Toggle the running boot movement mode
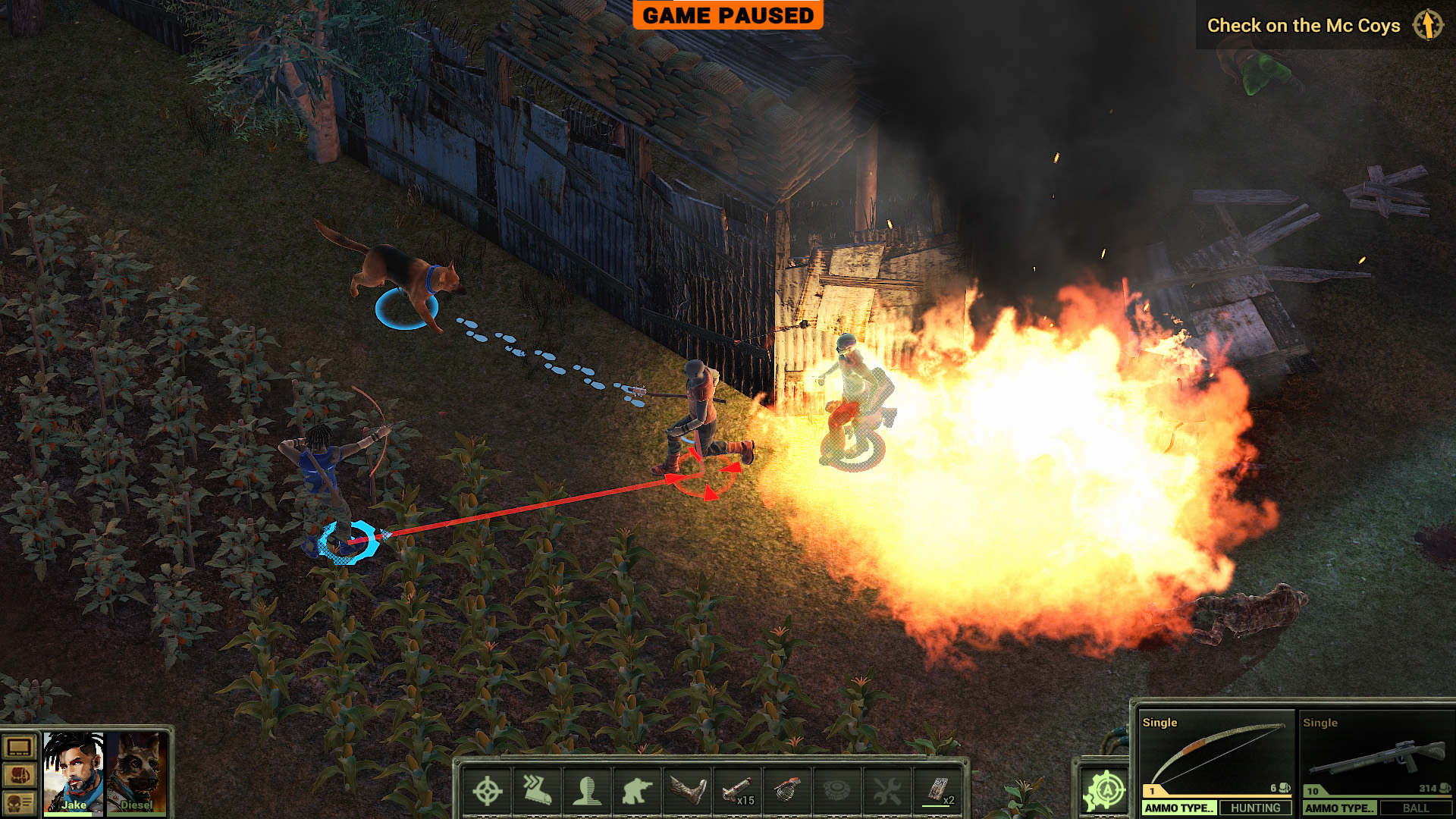The width and height of the screenshot is (1456, 819). [537, 791]
